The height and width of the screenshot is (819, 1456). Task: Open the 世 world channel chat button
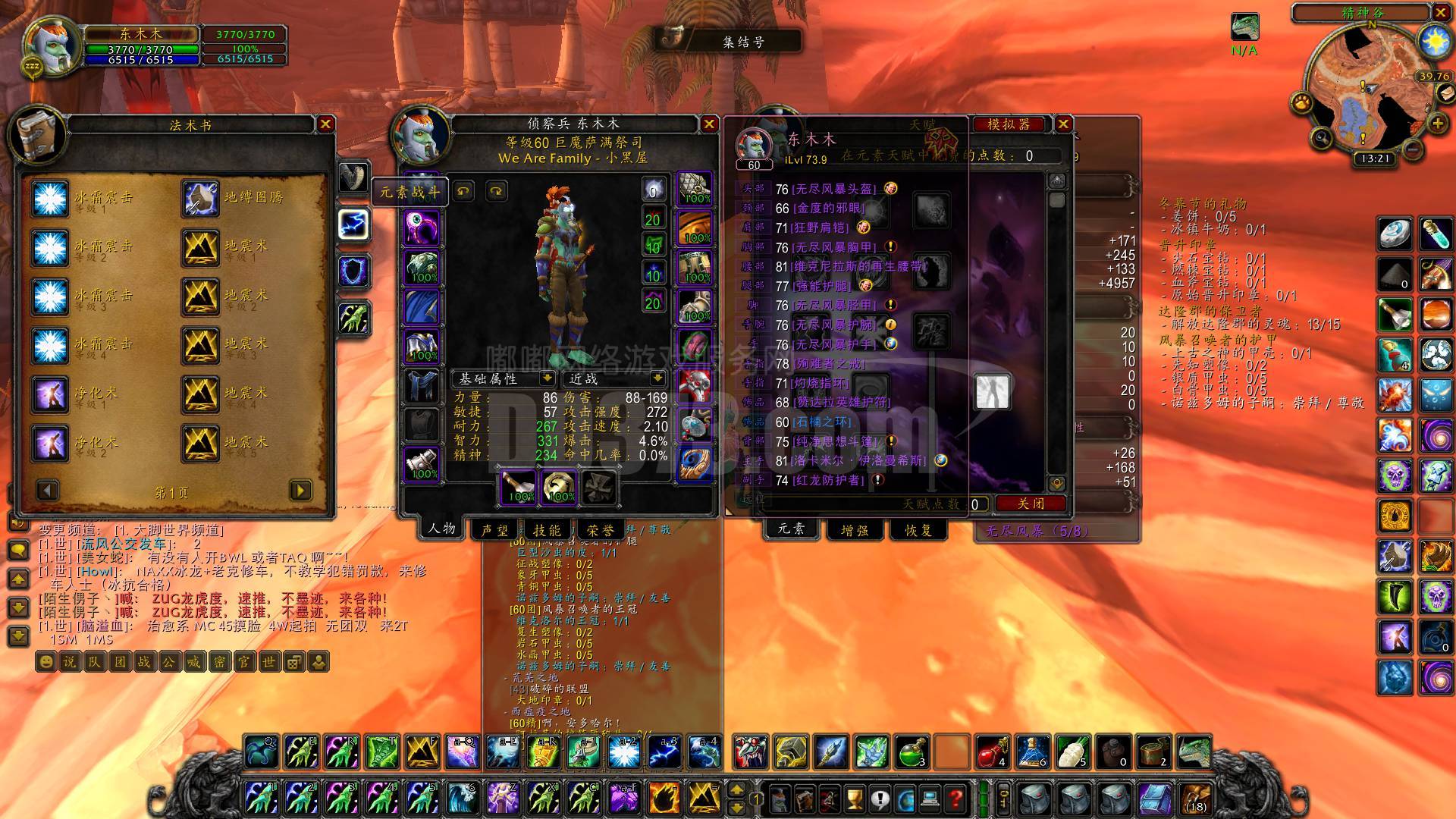268,662
